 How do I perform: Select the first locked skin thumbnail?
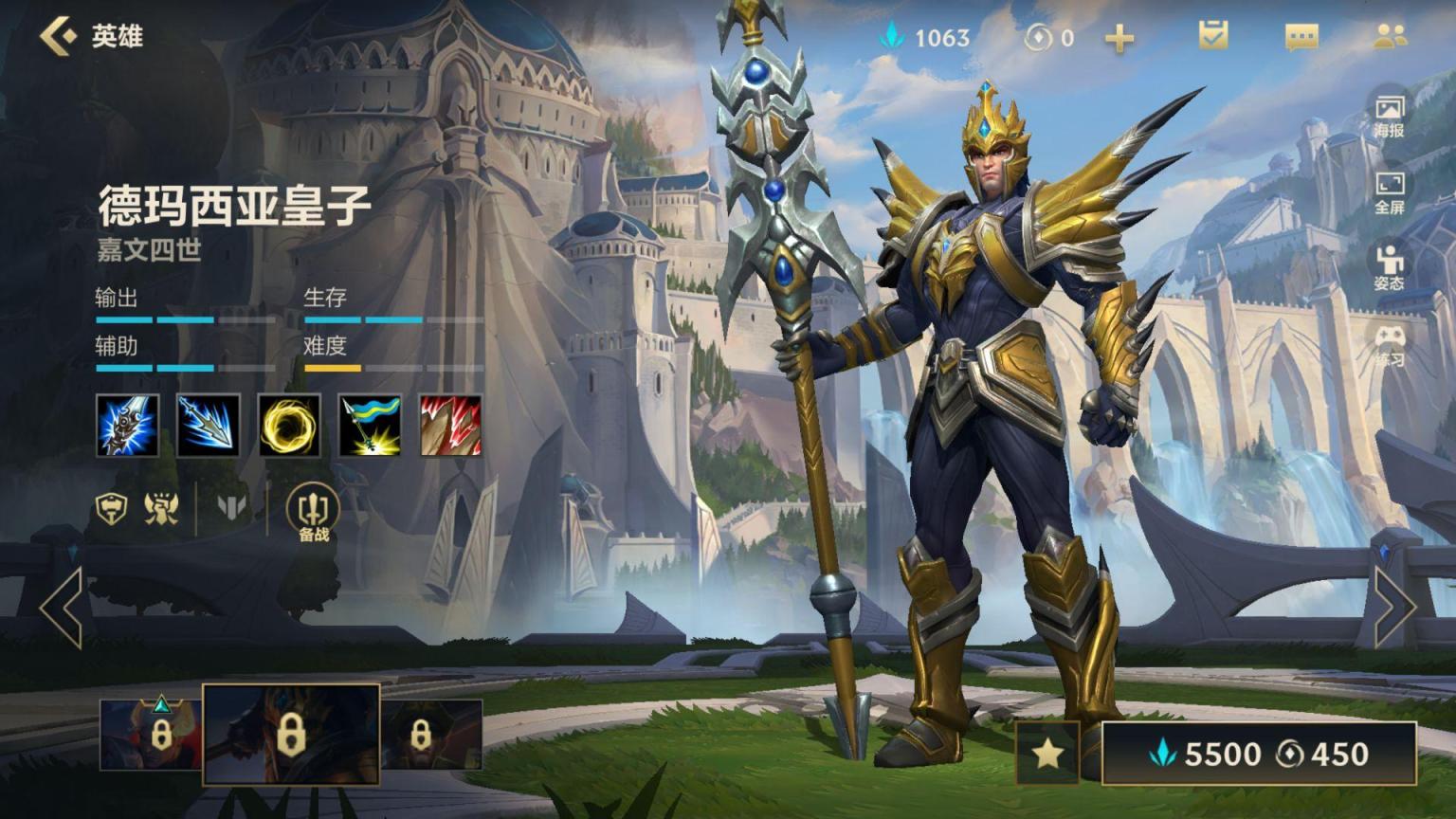click(151, 734)
